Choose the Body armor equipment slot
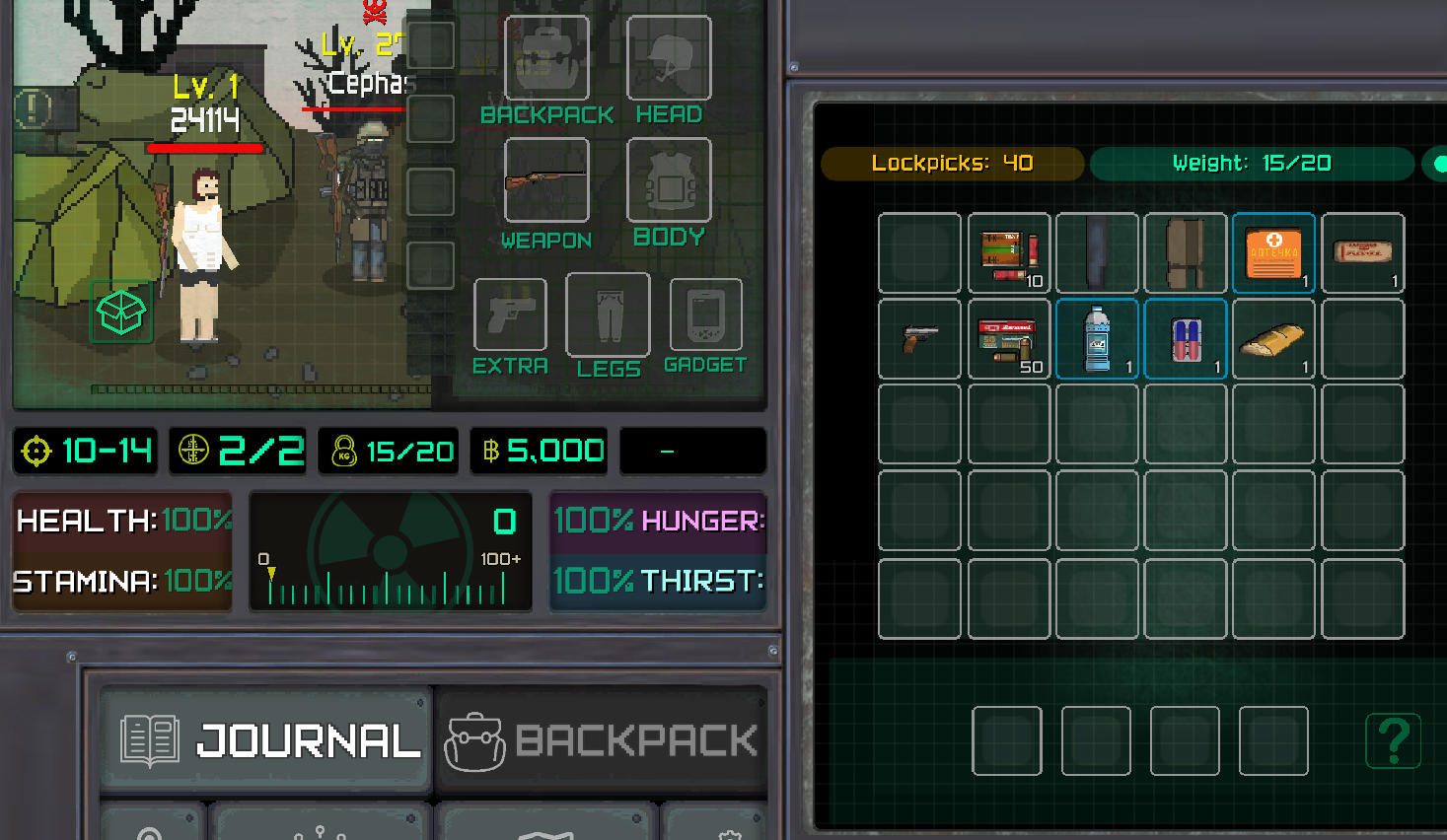 click(x=669, y=180)
